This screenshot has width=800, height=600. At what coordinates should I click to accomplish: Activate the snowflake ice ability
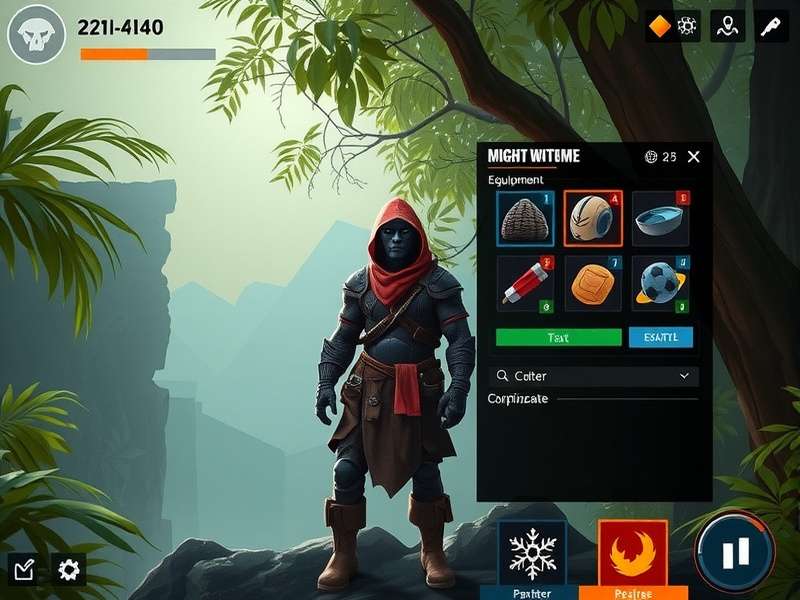(x=532, y=553)
